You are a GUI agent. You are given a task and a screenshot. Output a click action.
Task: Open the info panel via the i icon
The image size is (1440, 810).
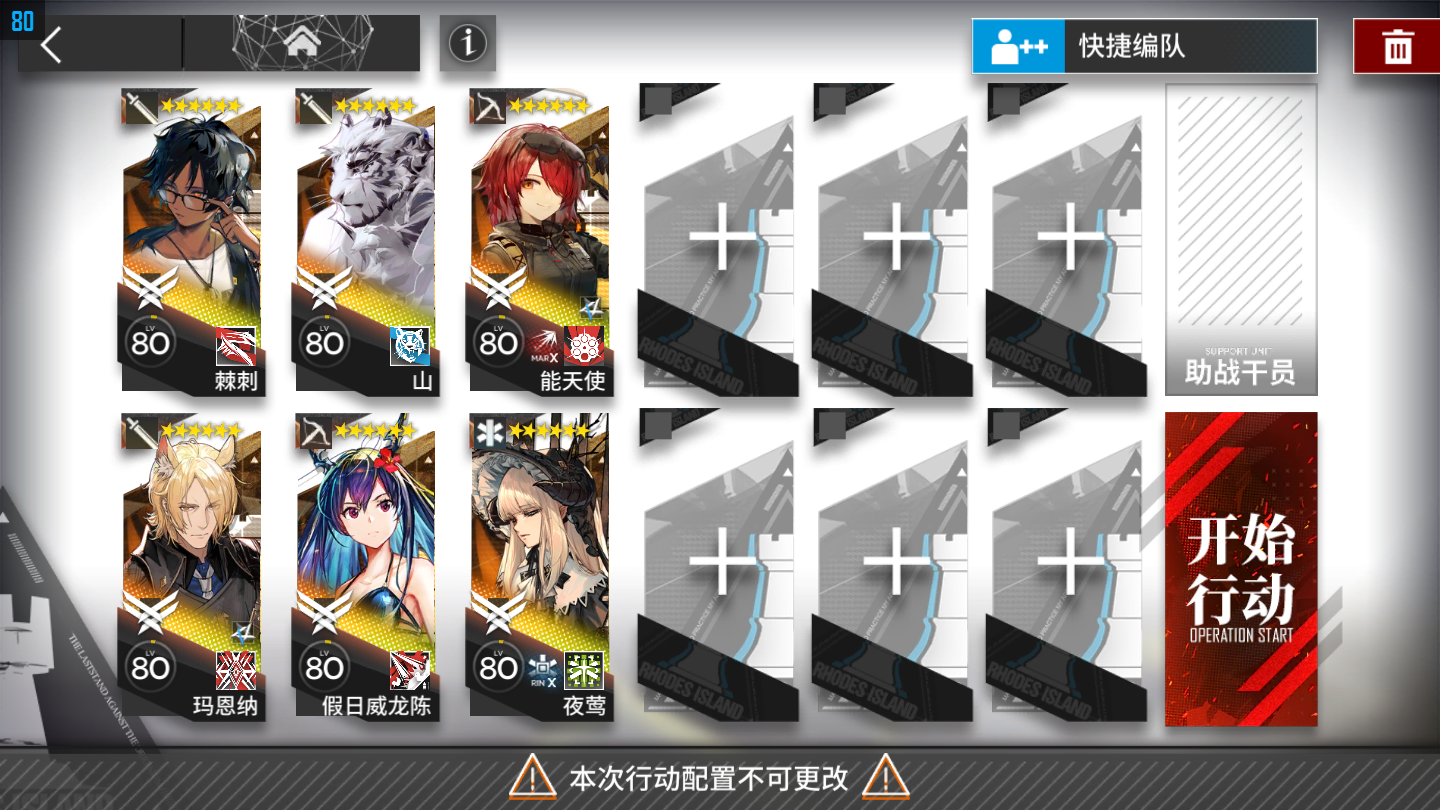pos(466,45)
